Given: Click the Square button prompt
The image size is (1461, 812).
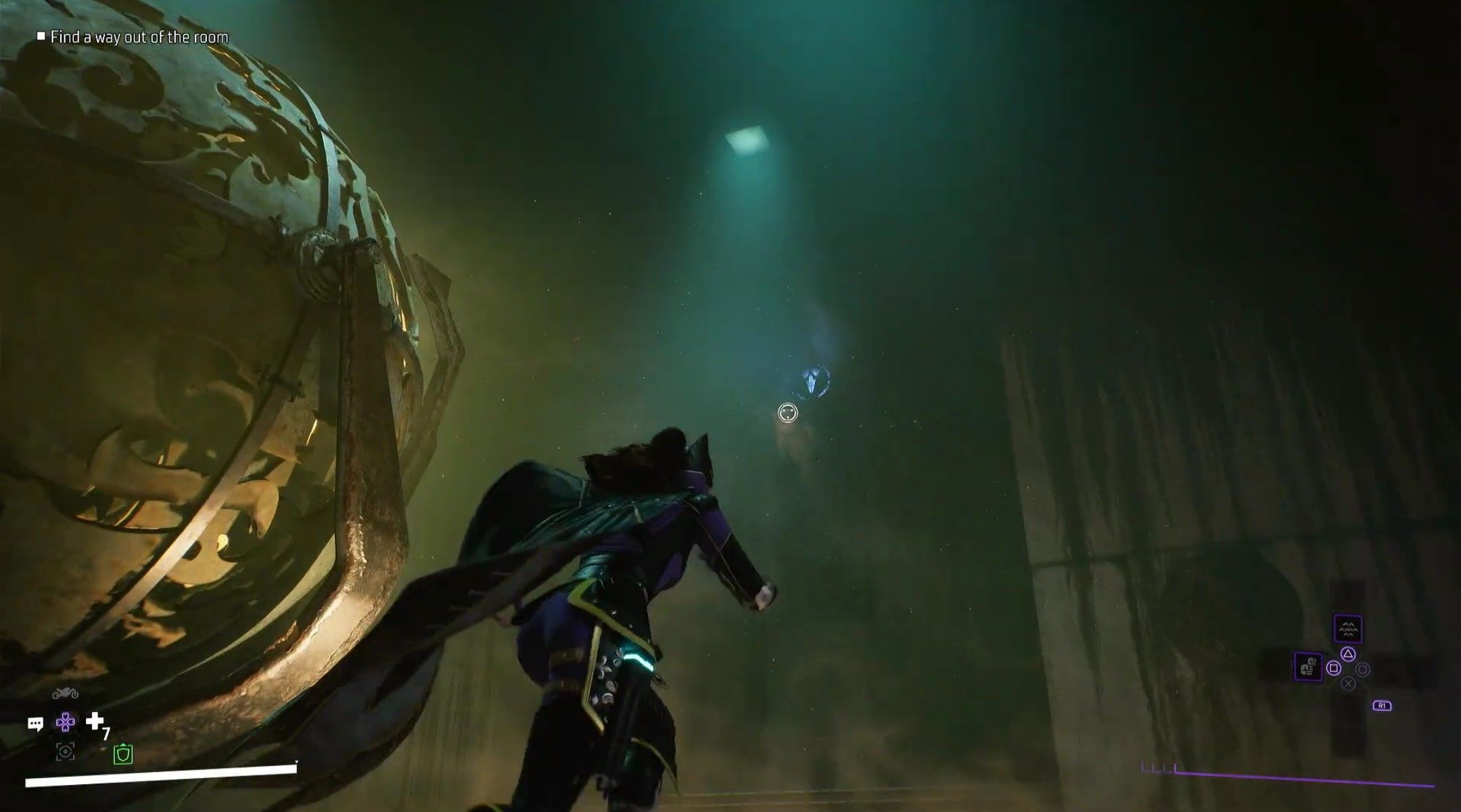Looking at the screenshot, I should [x=1334, y=669].
